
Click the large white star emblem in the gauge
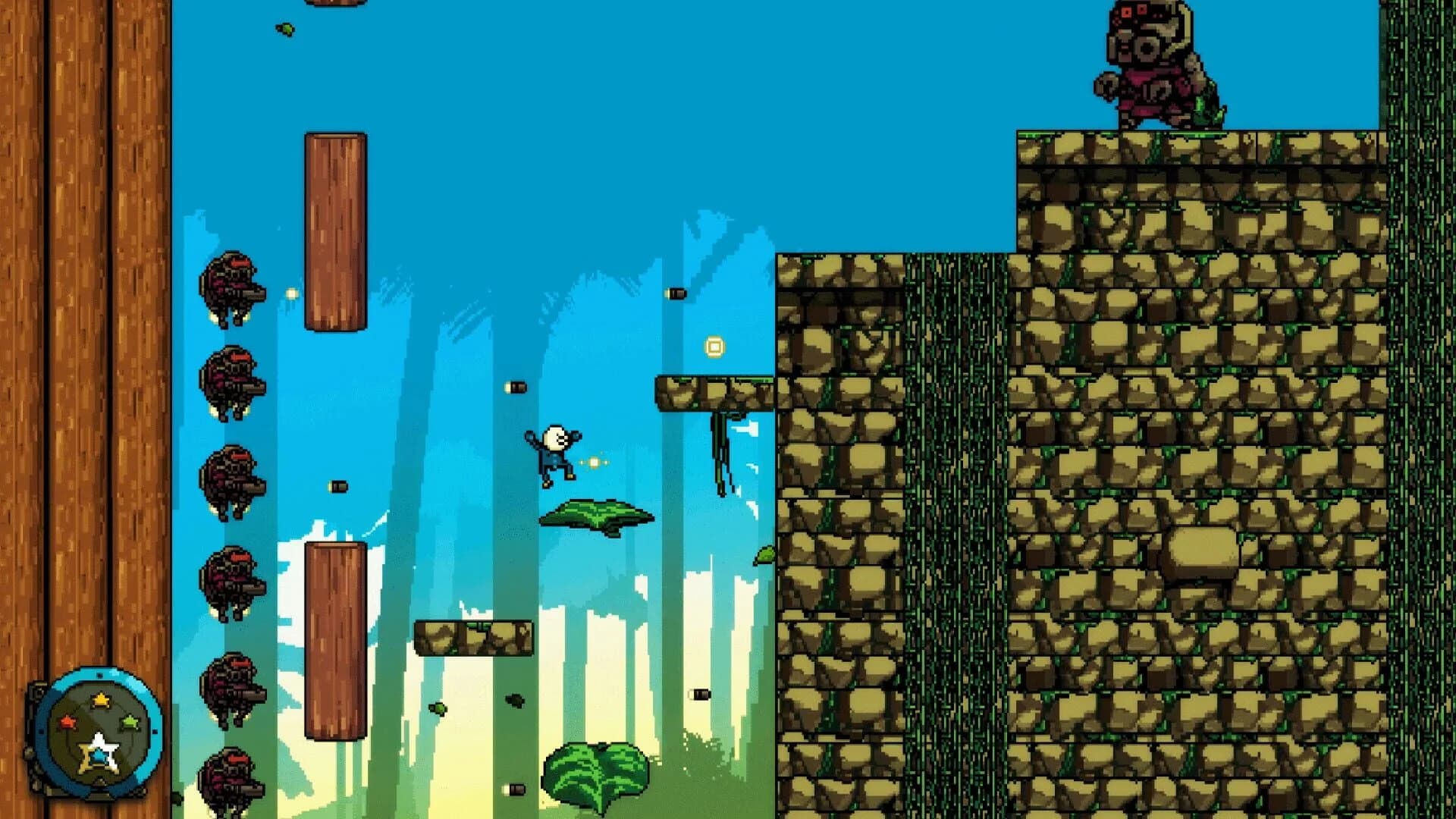coord(99,749)
